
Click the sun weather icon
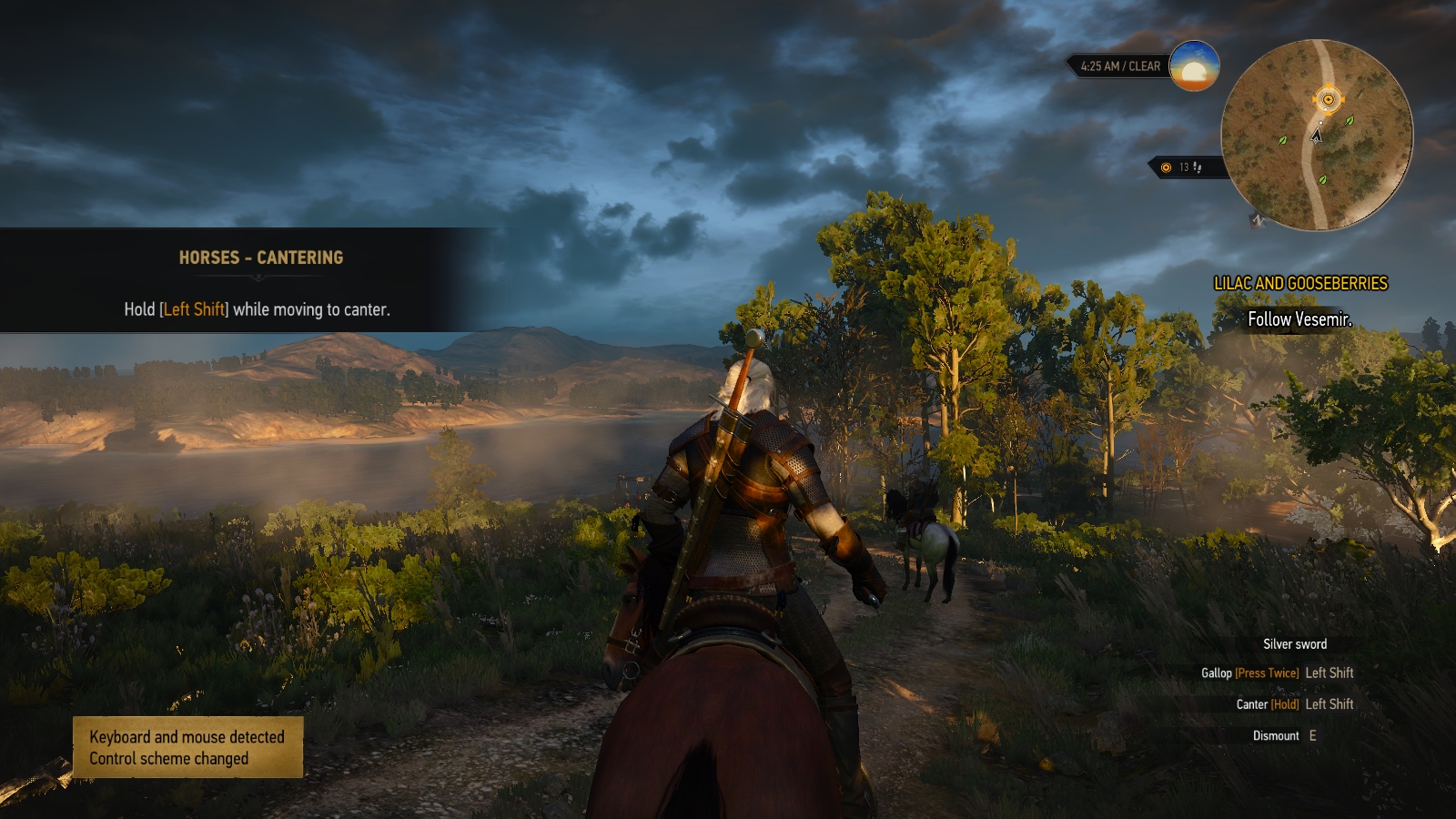(x=1194, y=66)
